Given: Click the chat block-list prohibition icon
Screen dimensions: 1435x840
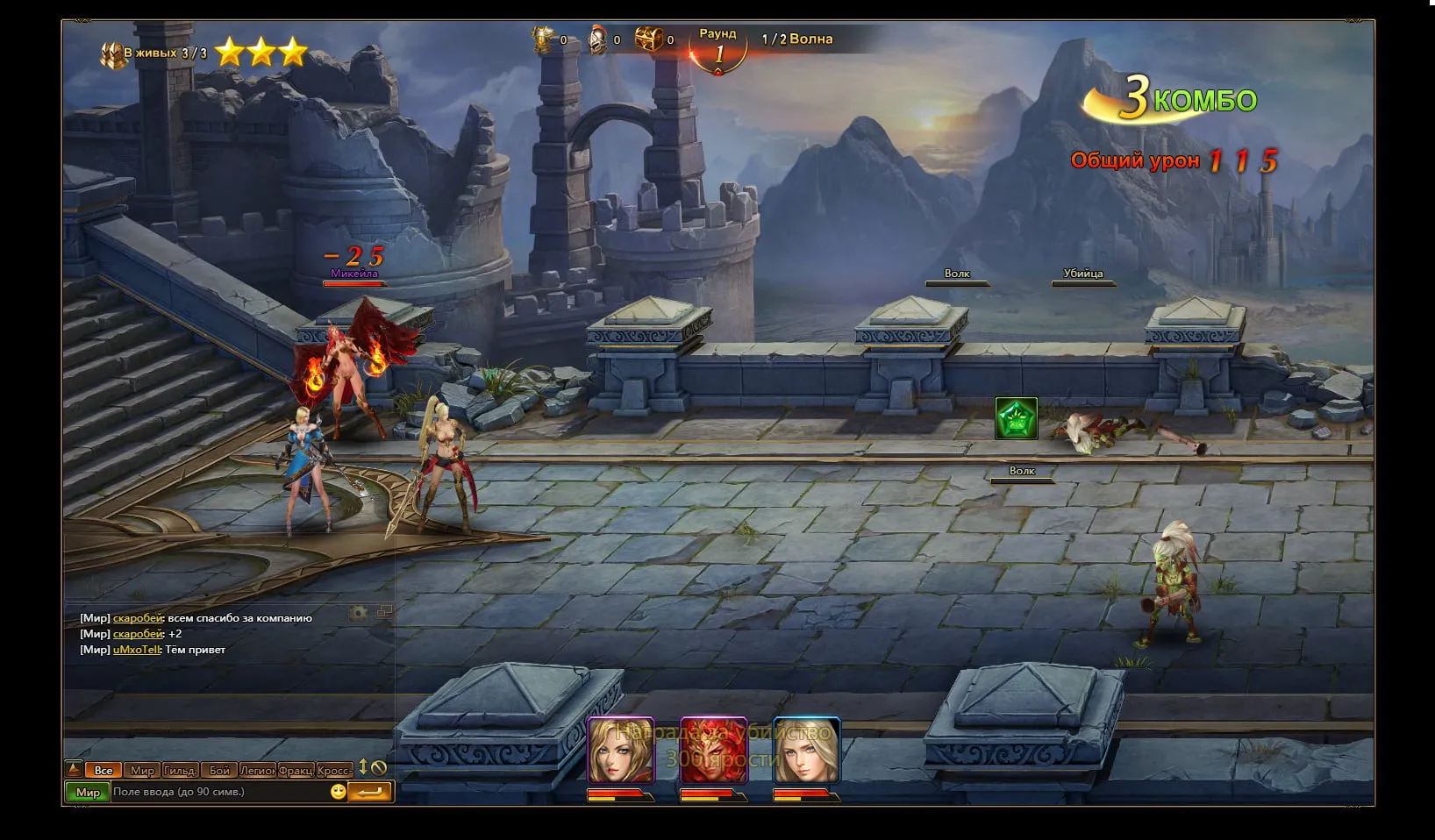Looking at the screenshot, I should point(379,767).
